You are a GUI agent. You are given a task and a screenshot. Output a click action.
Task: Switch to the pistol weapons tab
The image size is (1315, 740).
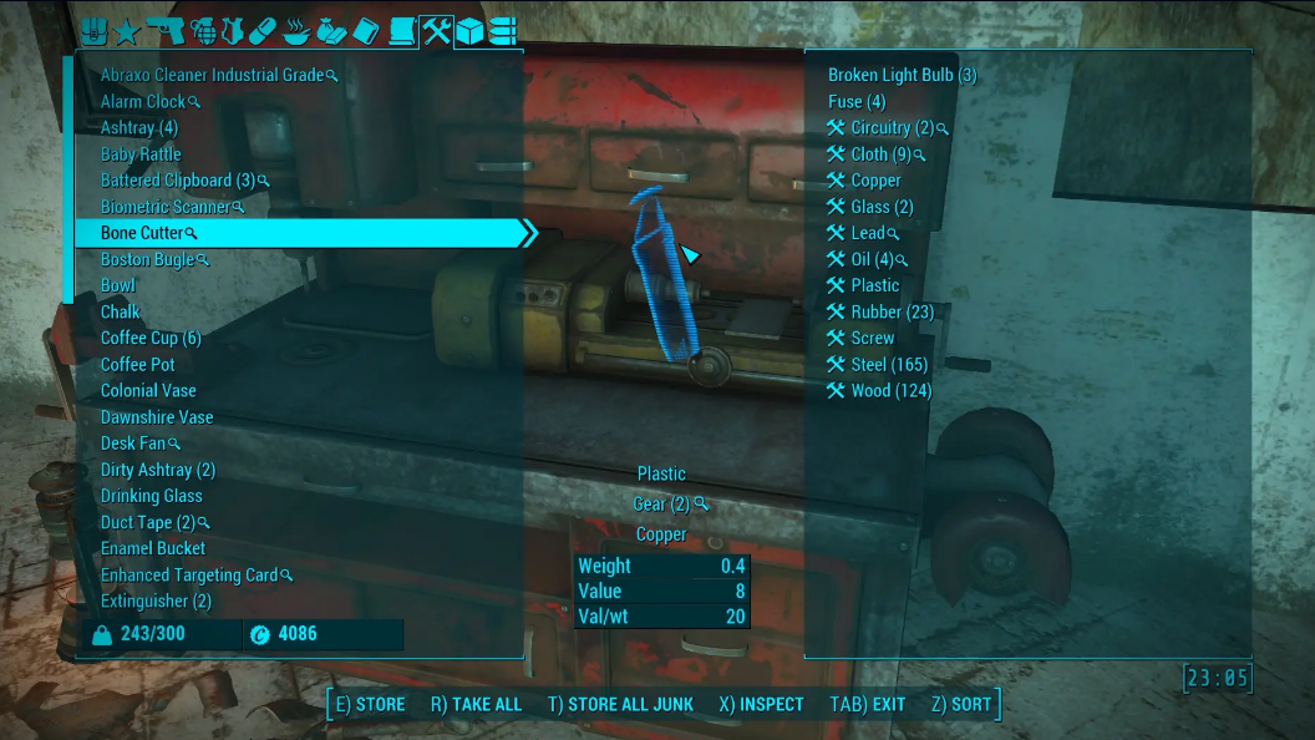coord(165,31)
